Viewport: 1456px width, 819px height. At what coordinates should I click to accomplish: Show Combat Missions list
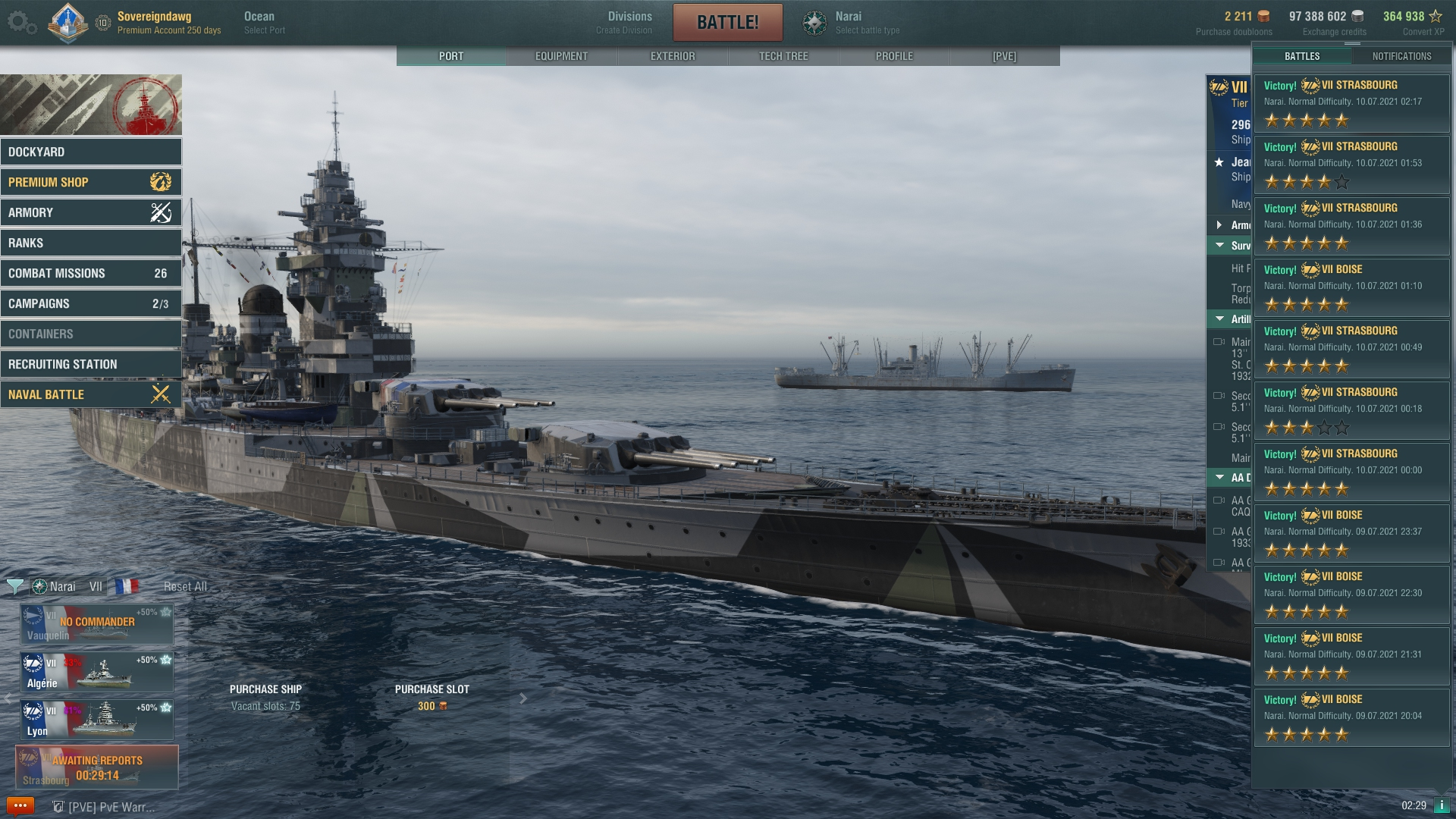coord(91,273)
